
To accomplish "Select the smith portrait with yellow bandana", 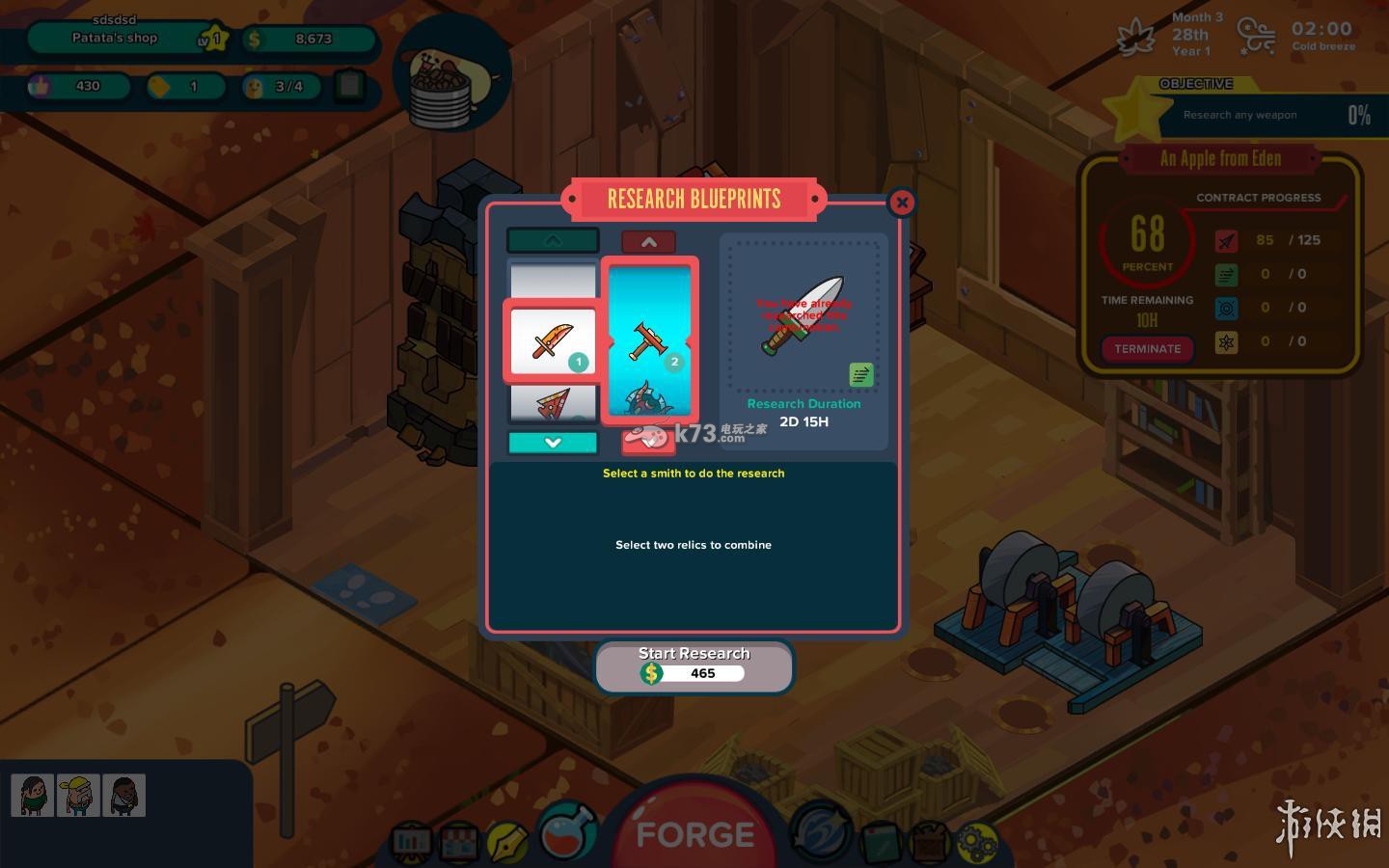I will [x=78, y=796].
